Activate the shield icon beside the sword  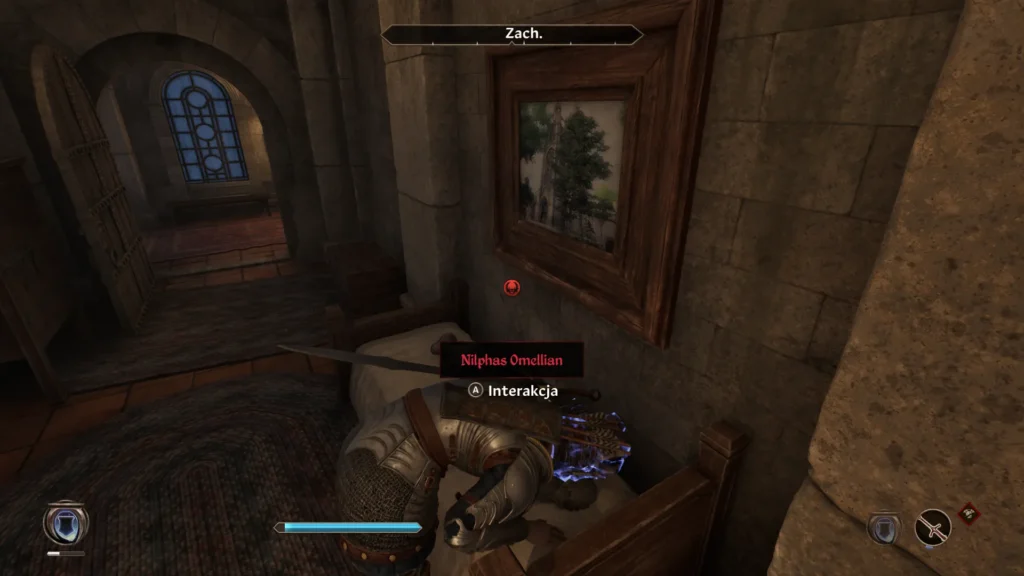pyautogui.click(x=884, y=527)
